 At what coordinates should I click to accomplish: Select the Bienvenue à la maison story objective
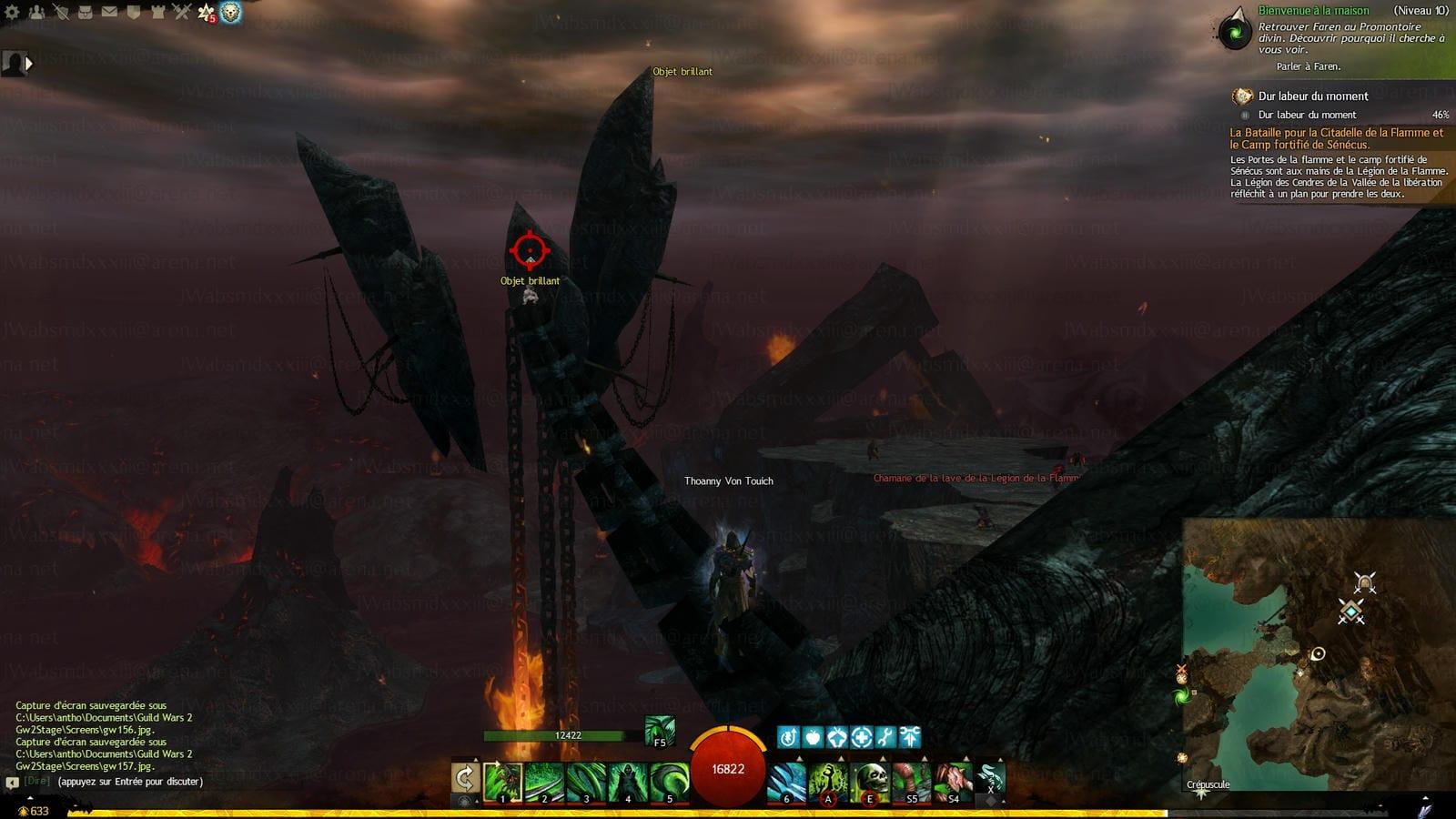click(1313, 11)
